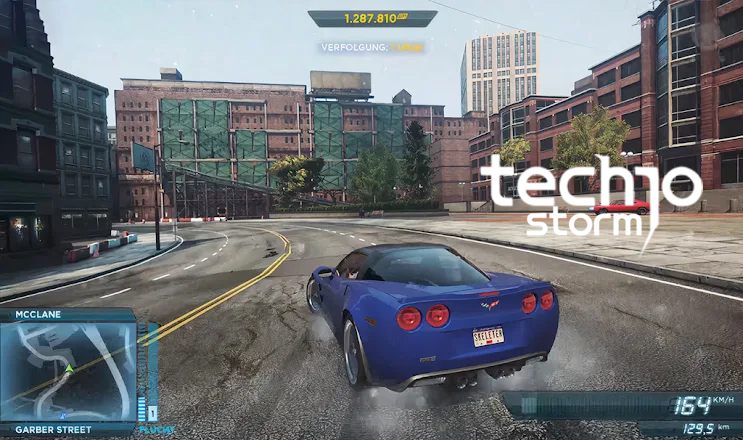743x440 pixels.
Task: Open the minimap showing nearby streets
Action: coord(68,371)
